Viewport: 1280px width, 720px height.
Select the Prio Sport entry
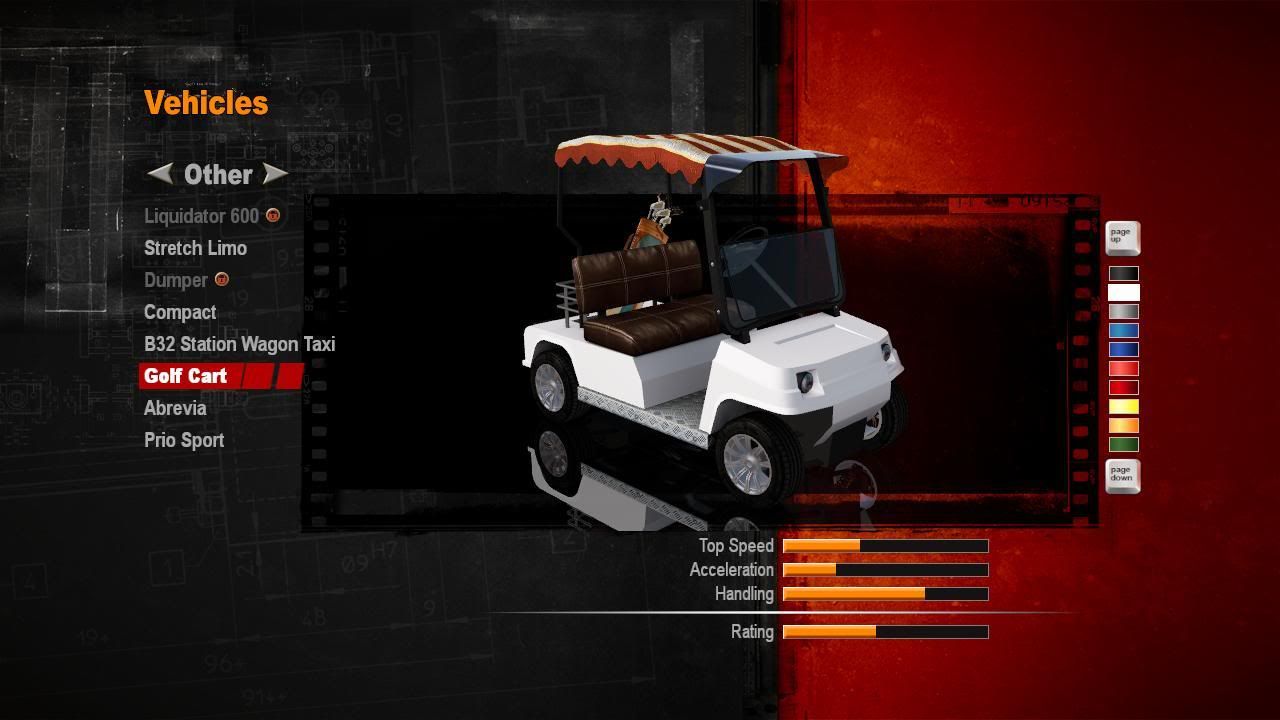(x=184, y=440)
